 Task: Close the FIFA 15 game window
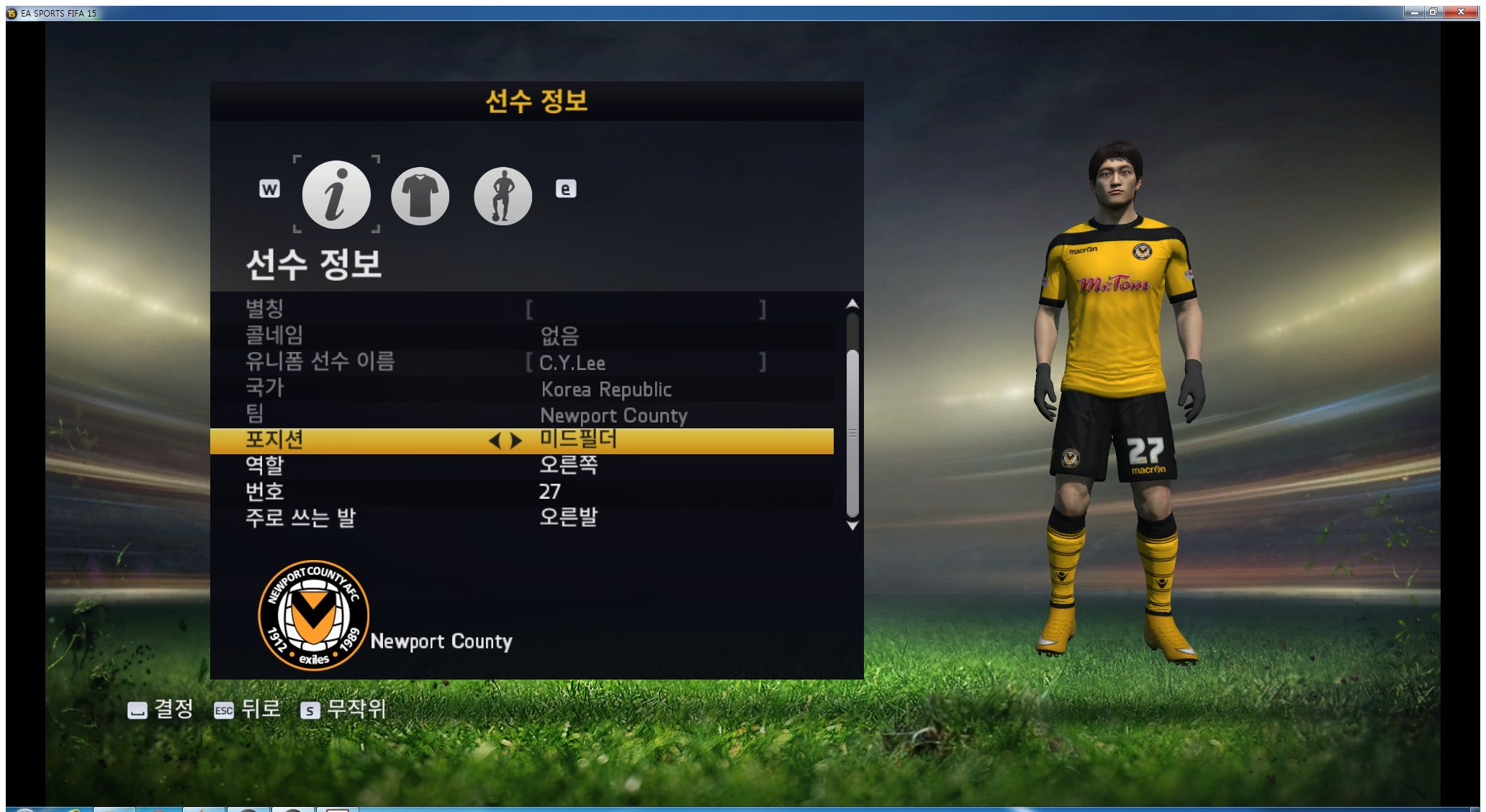1461,12
